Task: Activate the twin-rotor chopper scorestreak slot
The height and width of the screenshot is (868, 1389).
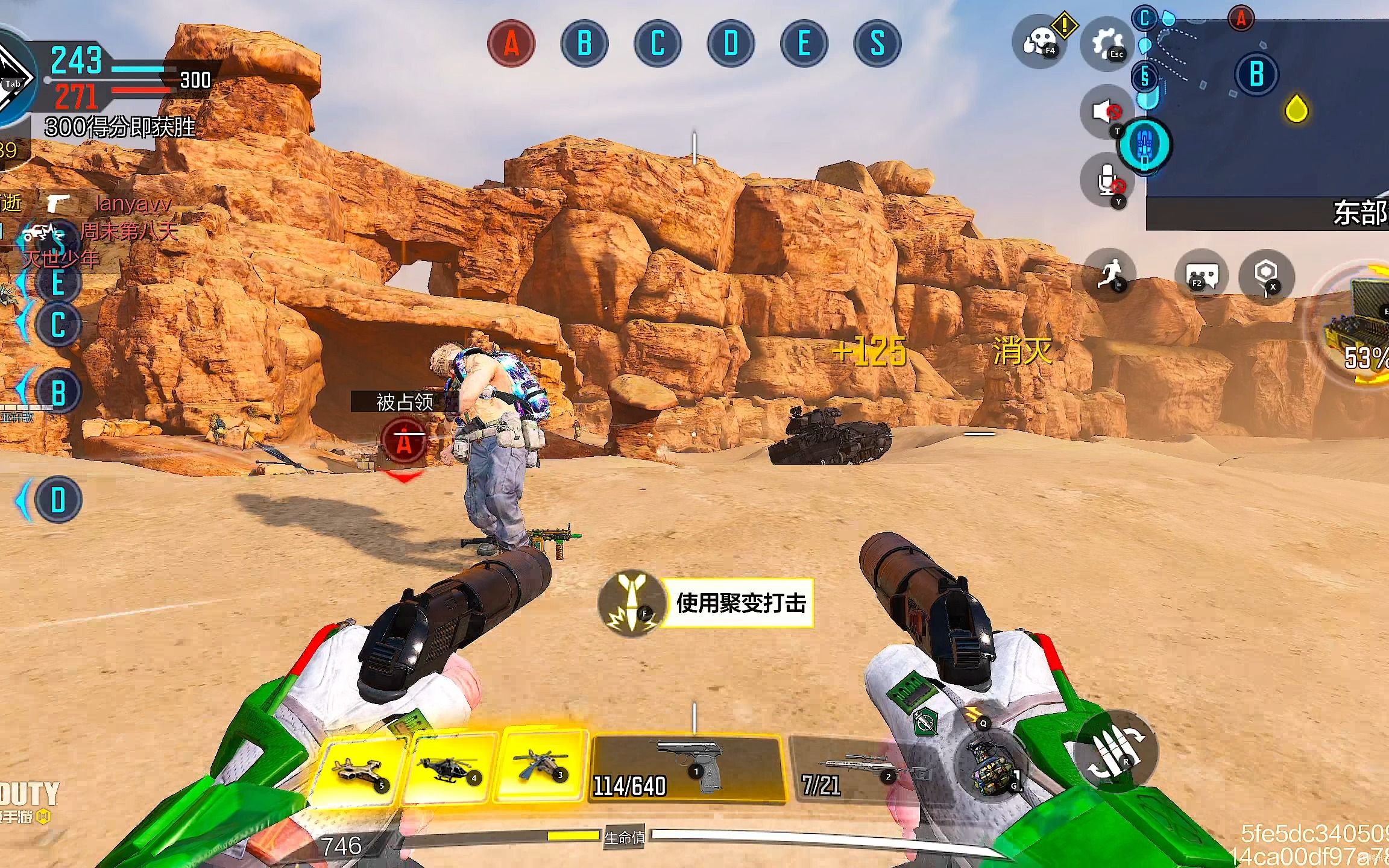Action: pyautogui.click(x=540, y=766)
